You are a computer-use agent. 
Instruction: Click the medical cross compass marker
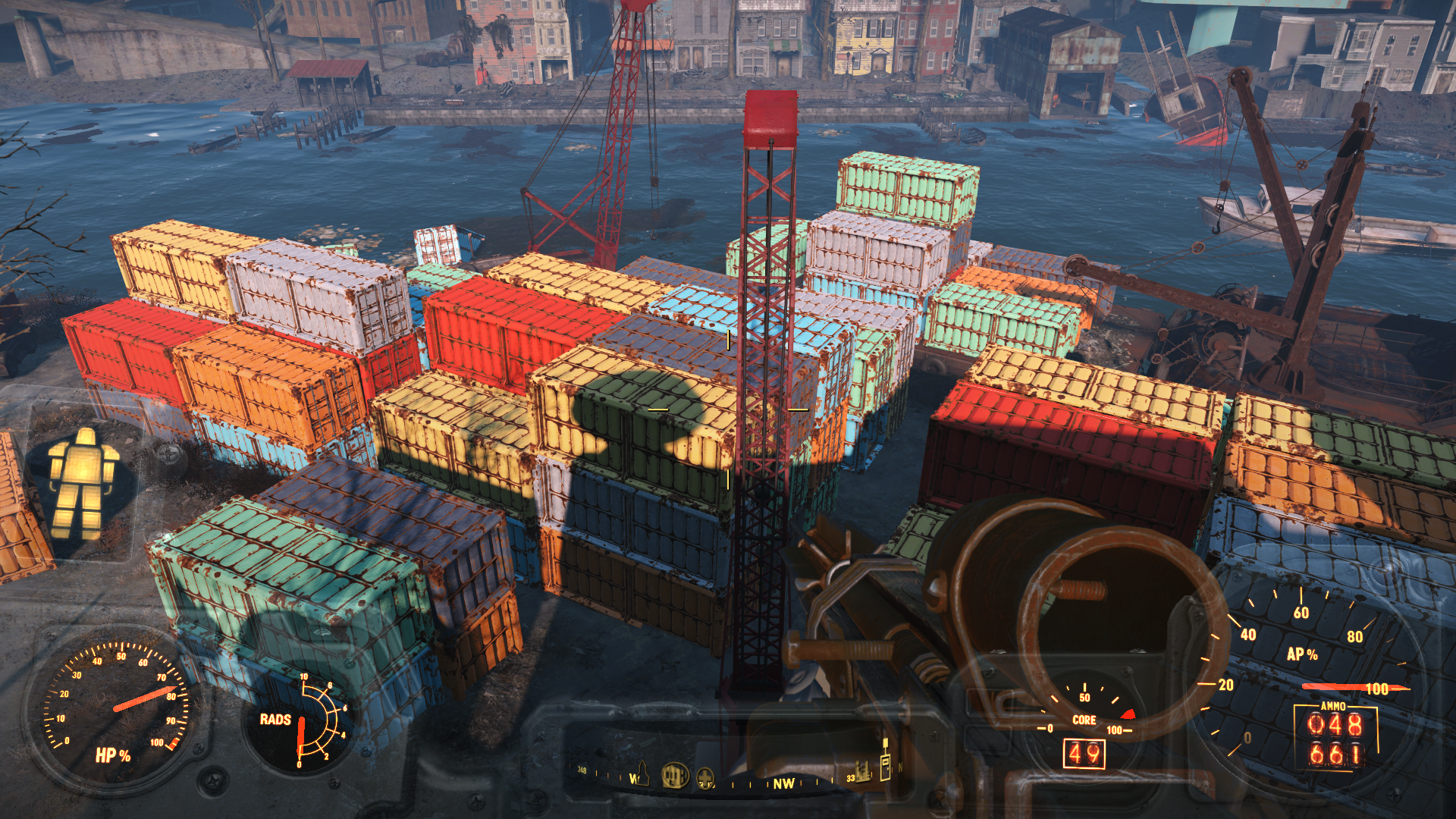pyautogui.click(x=705, y=778)
